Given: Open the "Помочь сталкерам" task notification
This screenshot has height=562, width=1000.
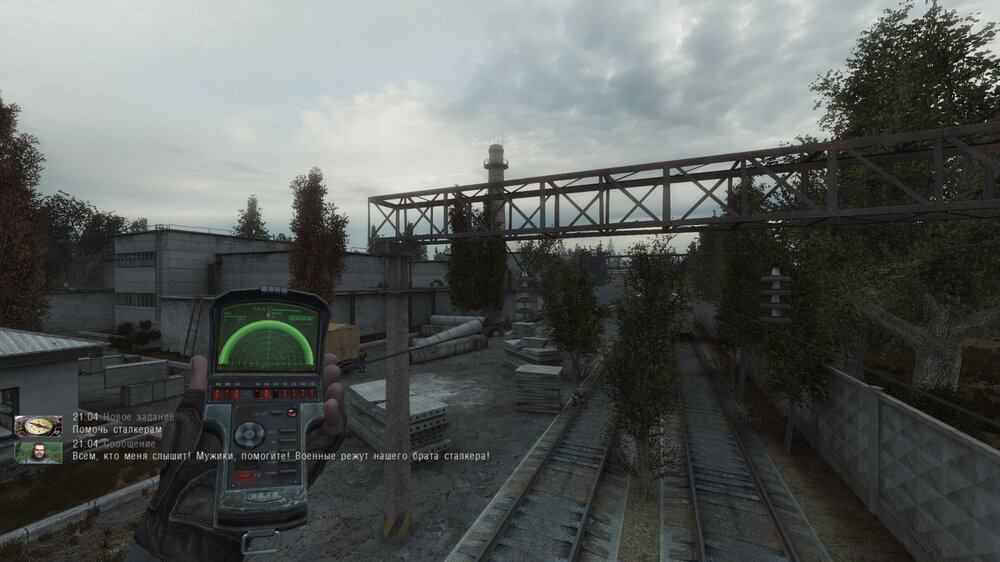Looking at the screenshot, I should [x=117, y=430].
